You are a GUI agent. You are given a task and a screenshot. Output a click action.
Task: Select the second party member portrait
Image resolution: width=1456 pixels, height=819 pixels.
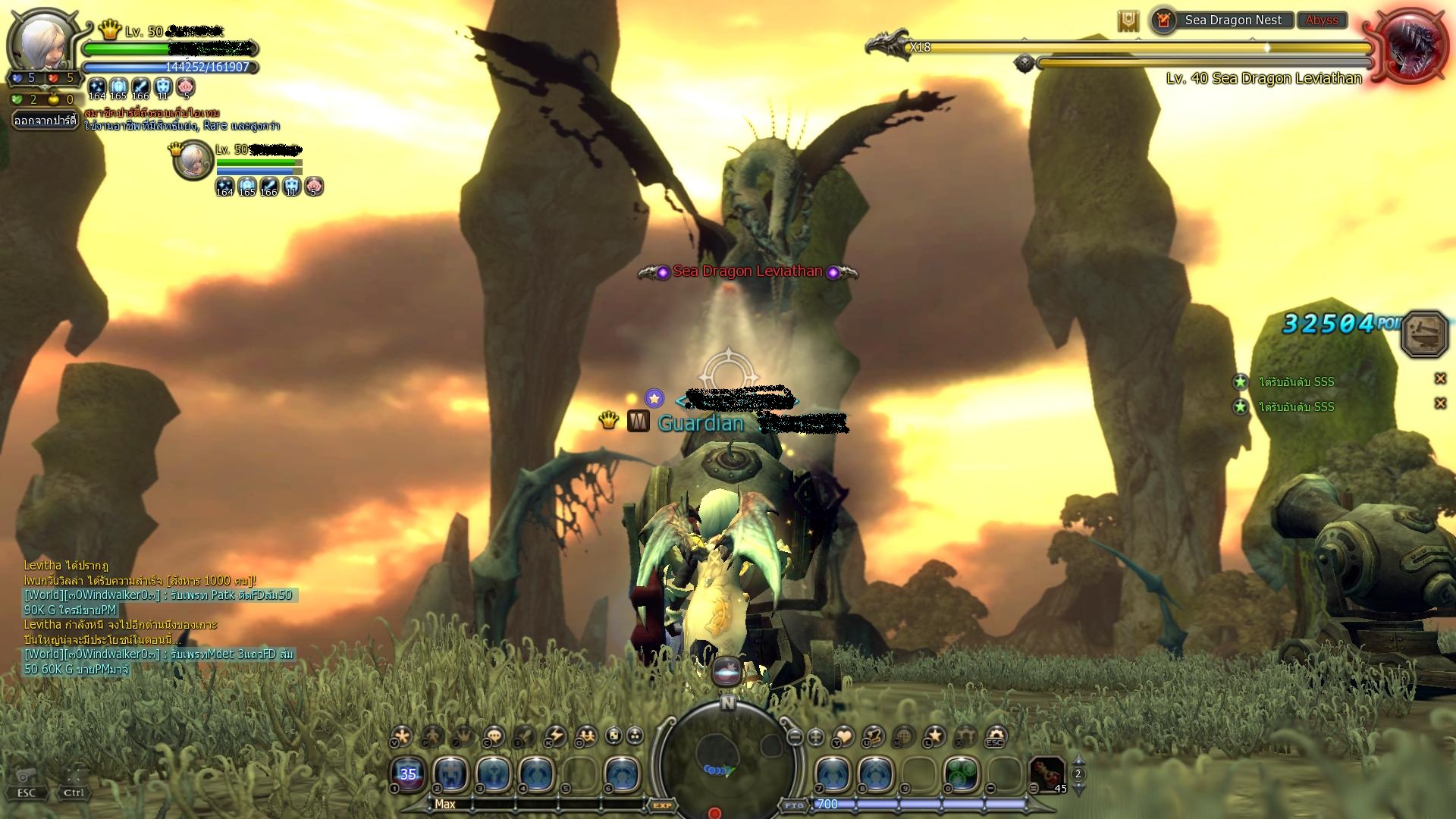click(192, 160)
